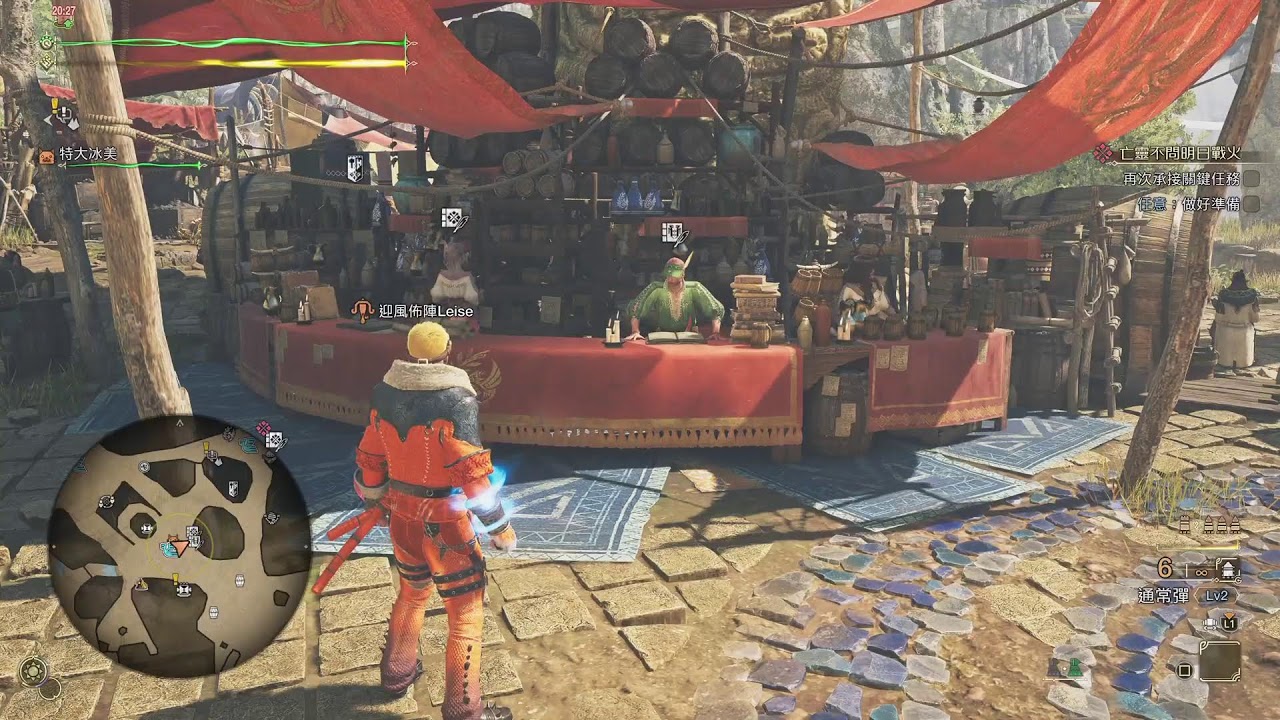The image size is (1280, 720).
Task: Click the Palico portrait beside 特大冰美
Action: point(46,155)
